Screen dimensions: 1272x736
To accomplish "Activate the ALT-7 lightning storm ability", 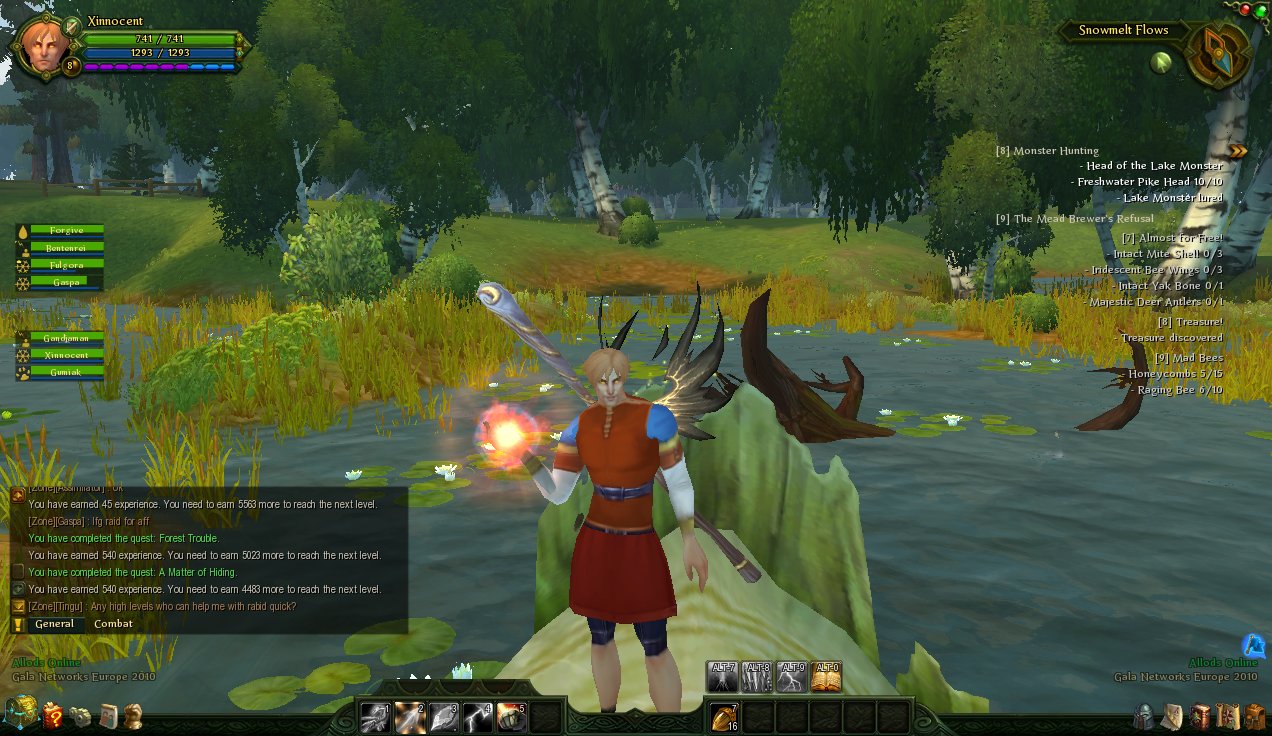I will click(723, 677).
